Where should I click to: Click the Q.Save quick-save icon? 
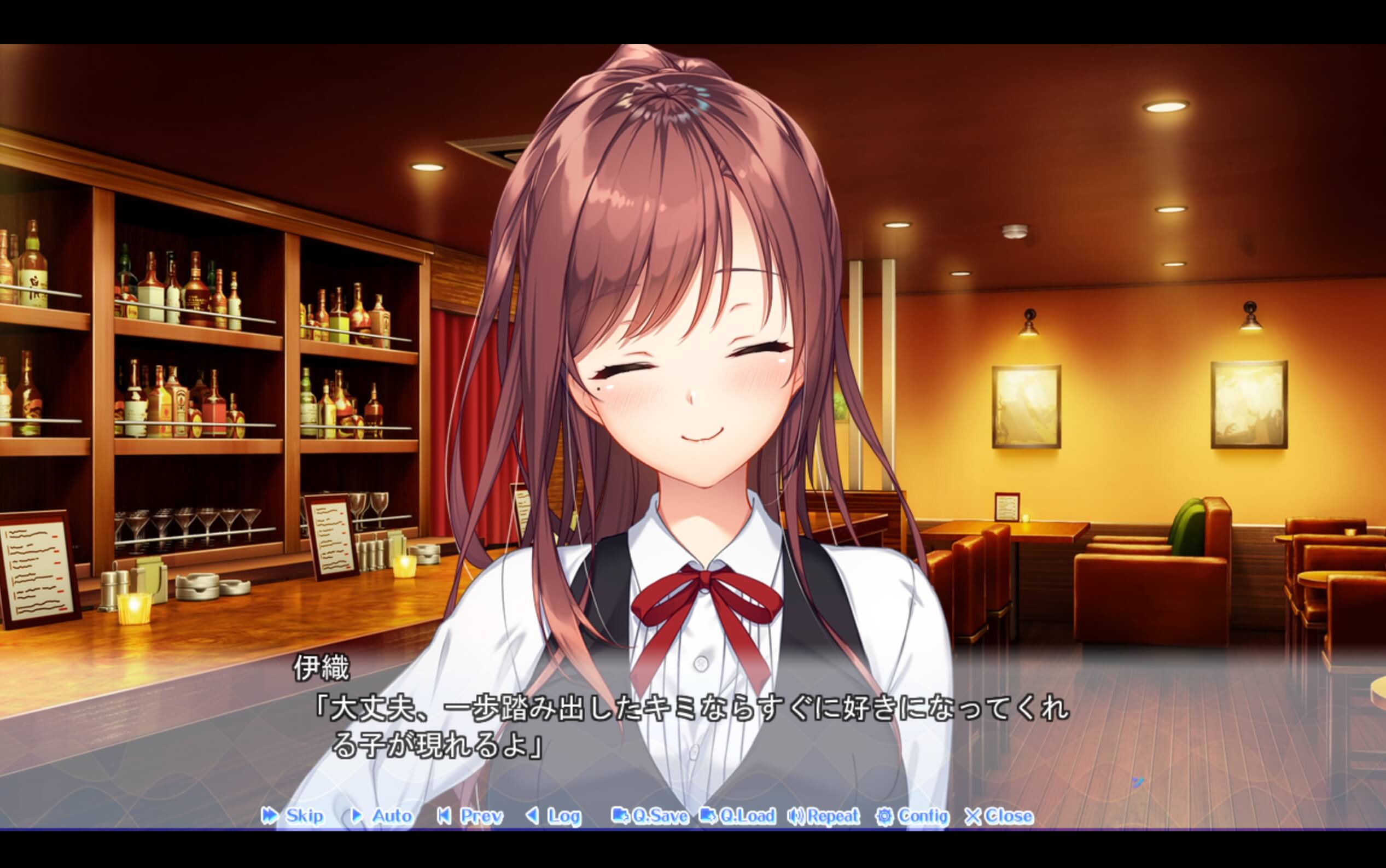pos(621,817)
